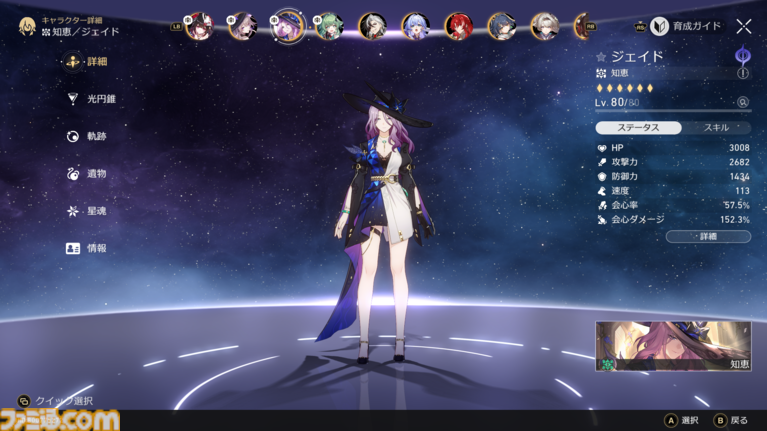The width and height of the screenshot is (767, 431).
Task: Select the blue-haired girl character portrait
Action: (414, 26)
